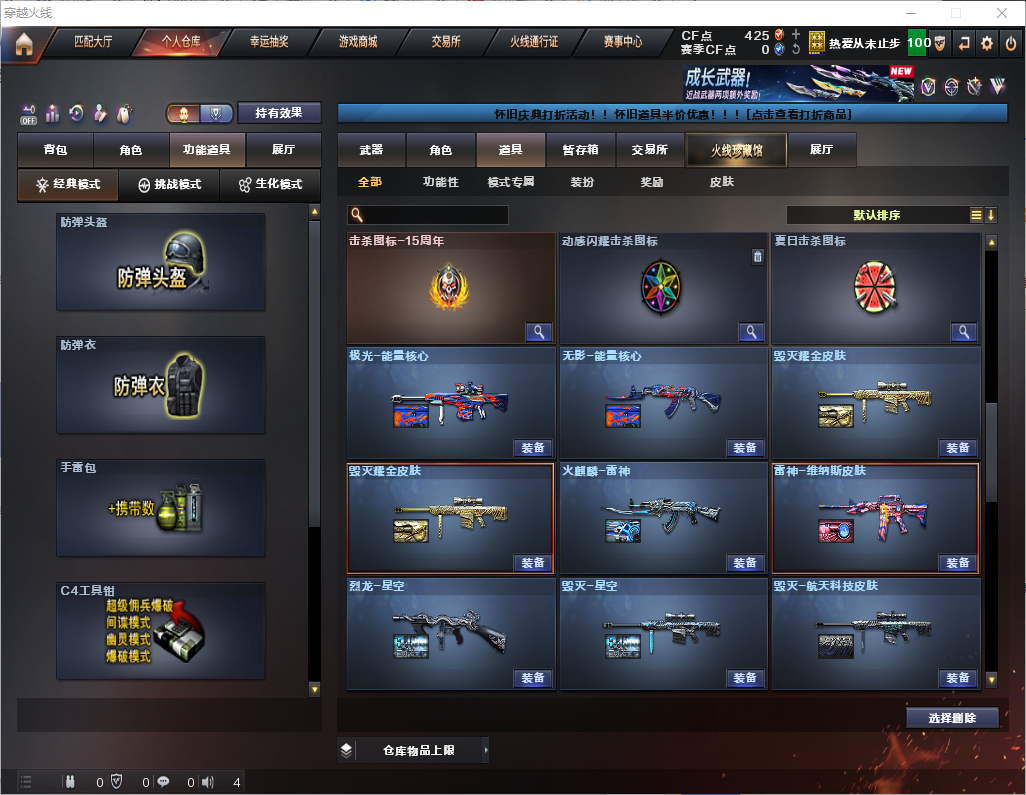The height and width of the screenshot is (795, 1026).
Task: Click the home icon button
Action: 23,43
